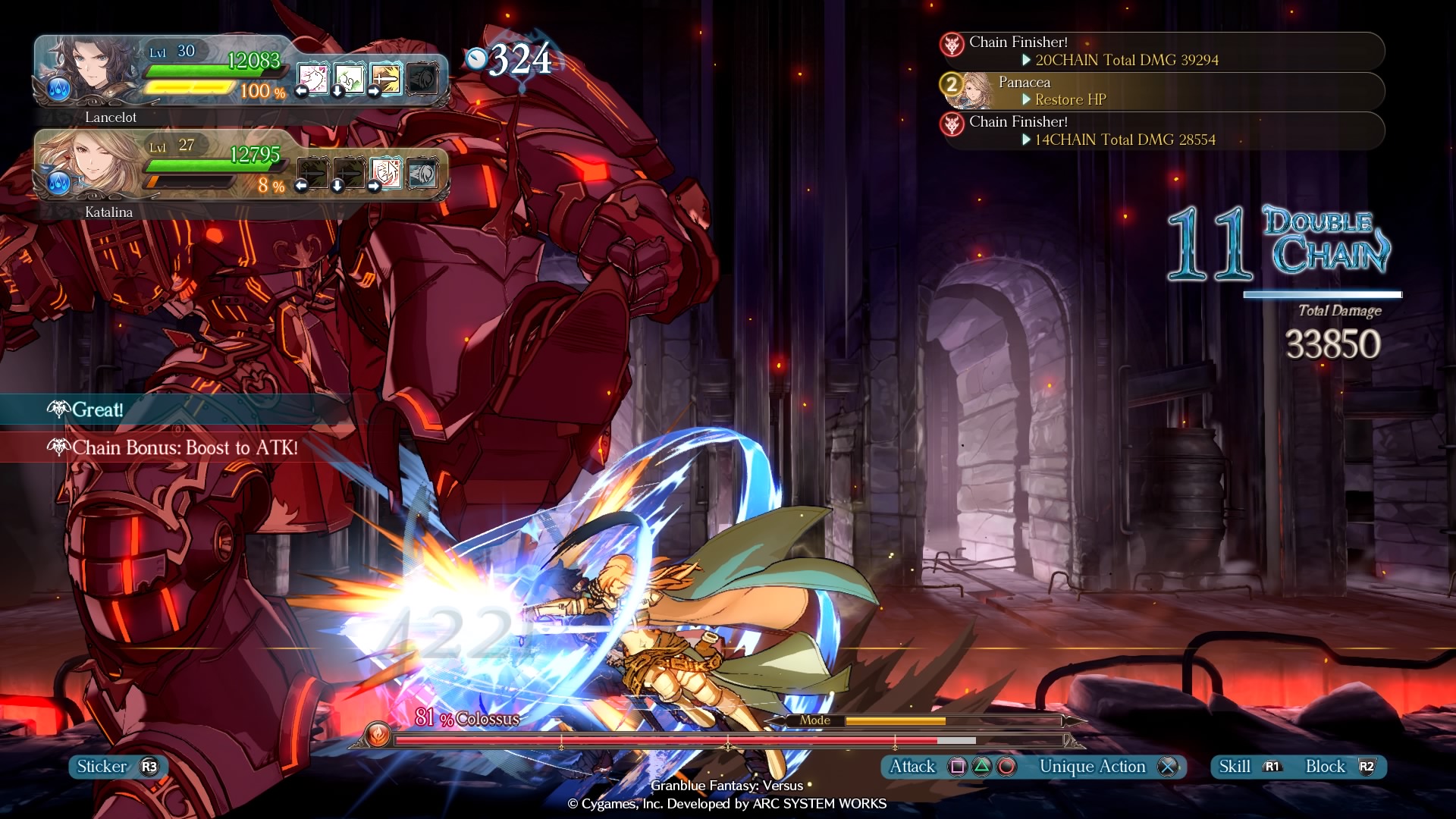The image size is (1456, 819).
Task: Activate Katalina's shield-and-arrow skill
Action: point(386,173)
